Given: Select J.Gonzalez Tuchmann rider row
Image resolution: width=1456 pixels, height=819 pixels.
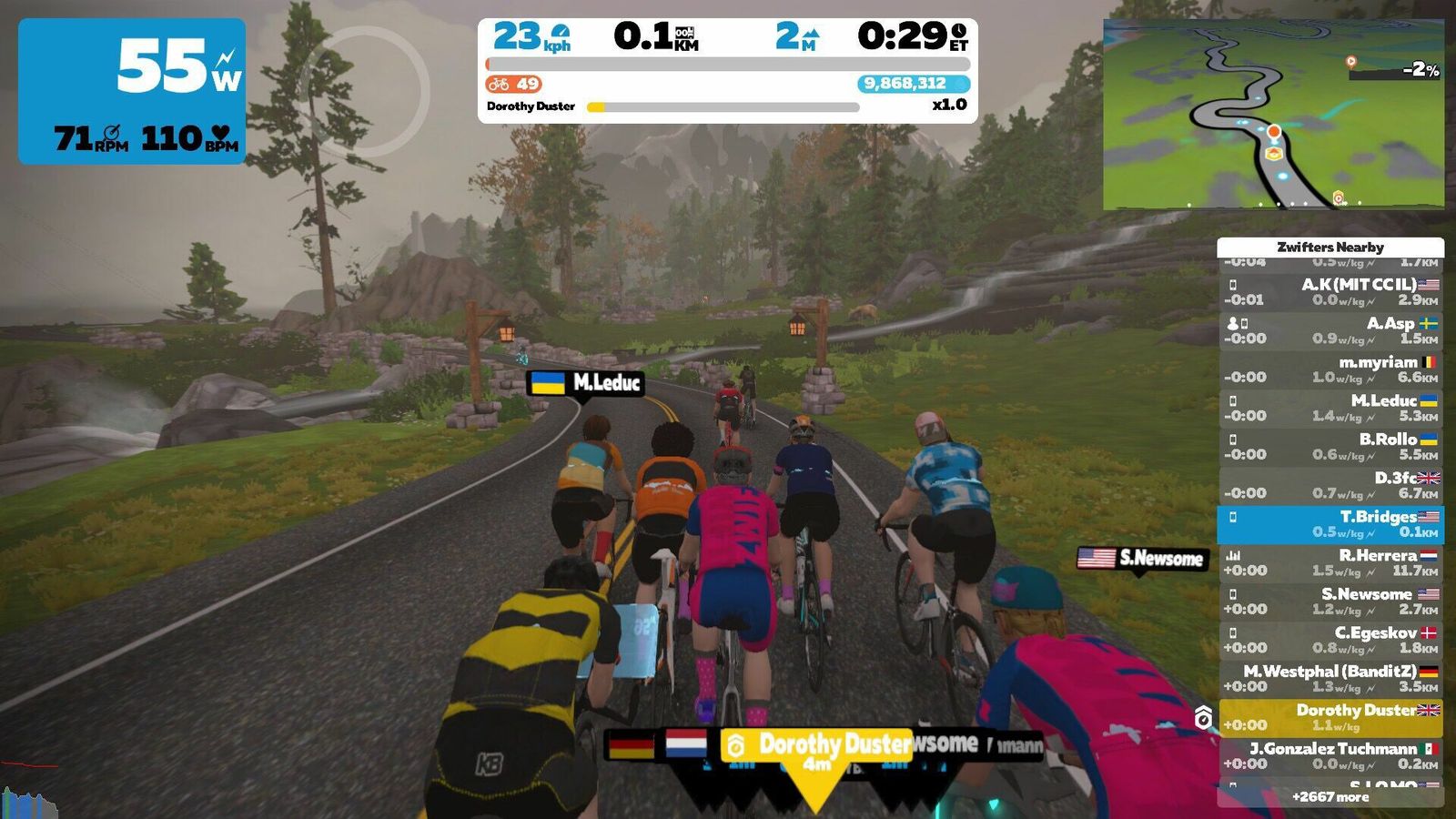Looking at the screenshot, I should tap(1330, 756).
